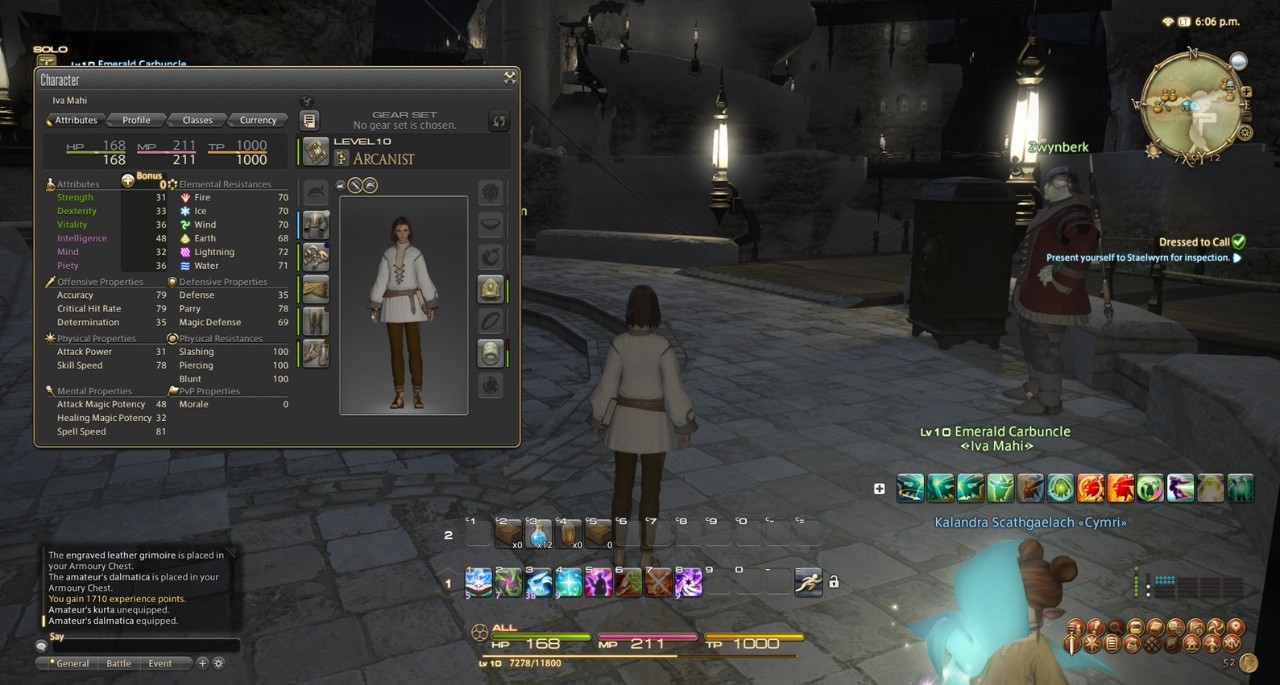This screenshot has height=685, width=1280.
Task: Select the equipped body armor slot
Action: [316, 257]
